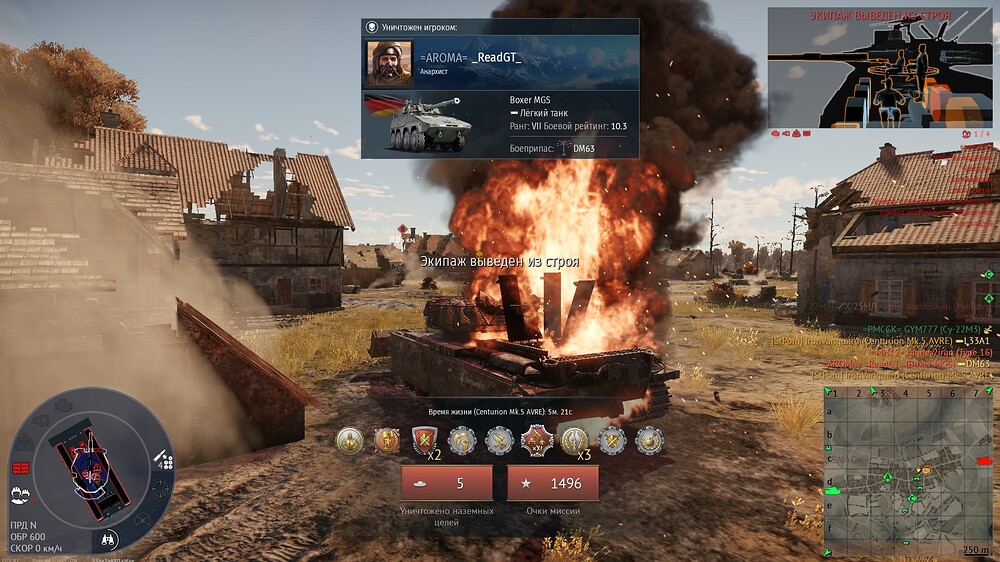Activate the binoculars icon
This screenshot has width=1000, height=562.
(x=110, y=540)
